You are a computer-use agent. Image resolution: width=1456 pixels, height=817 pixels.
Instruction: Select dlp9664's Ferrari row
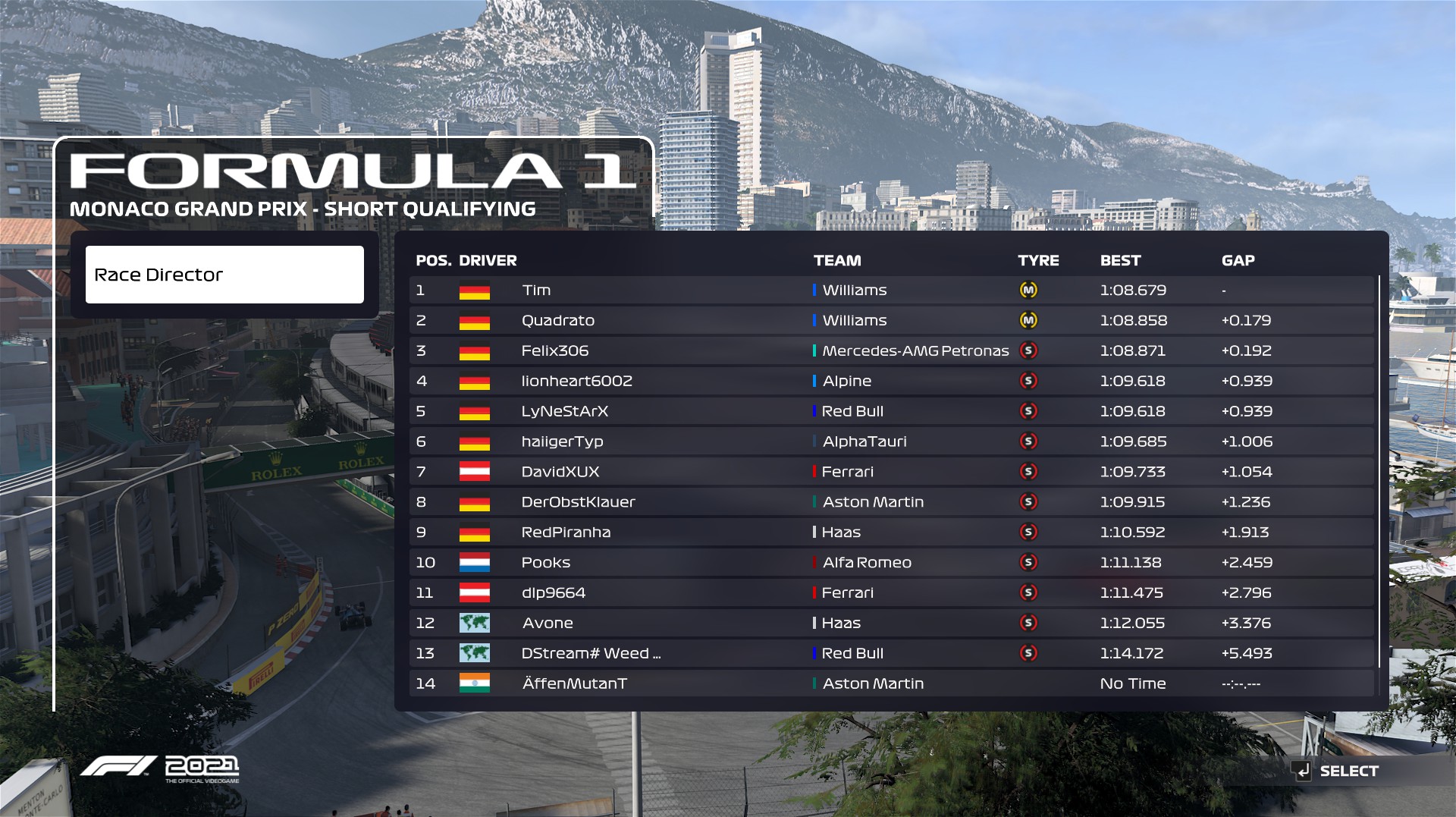click(891, 593)
